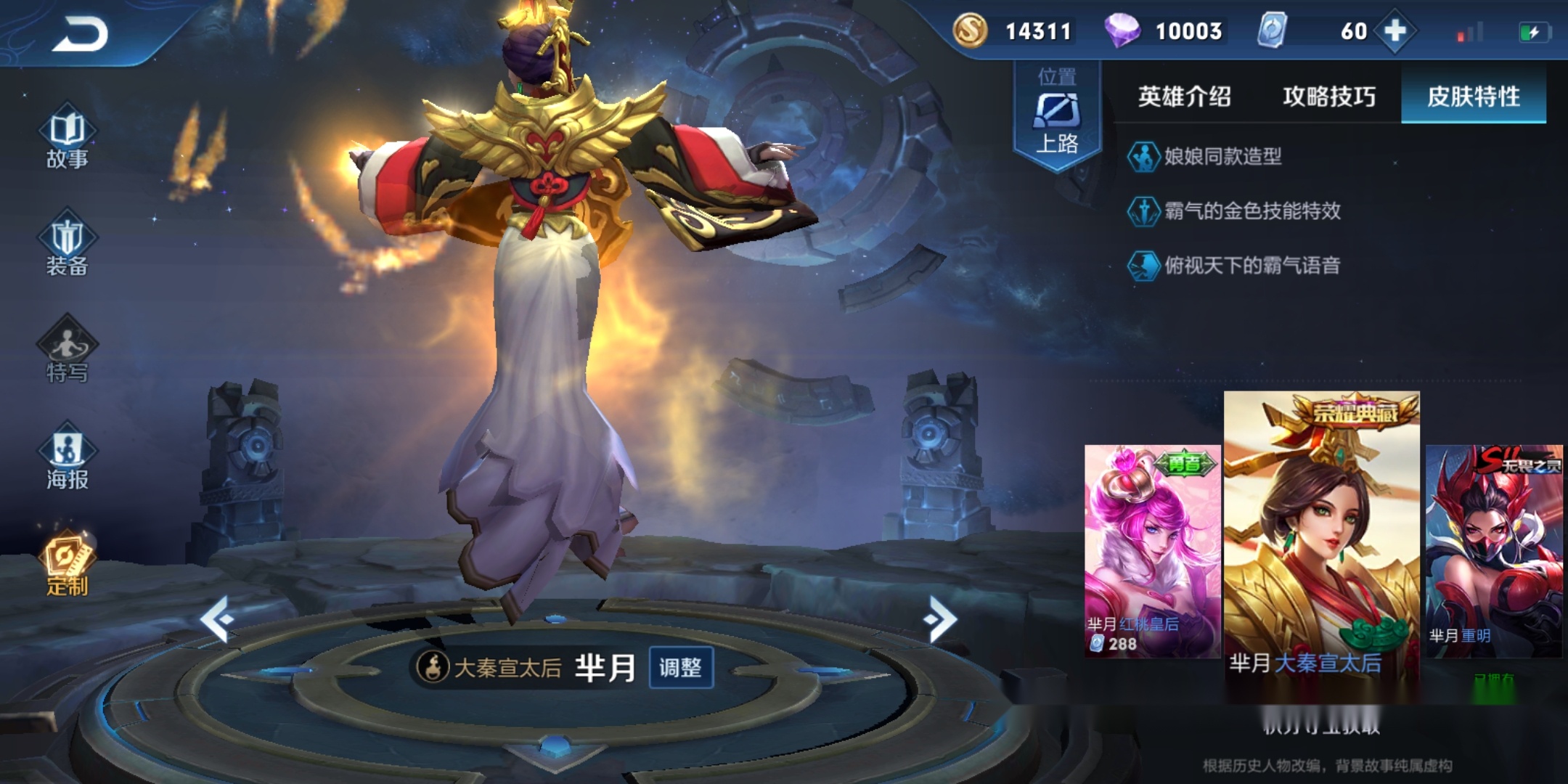Go back with the return arrow
1568x784 pixels.
coord(80,33)
